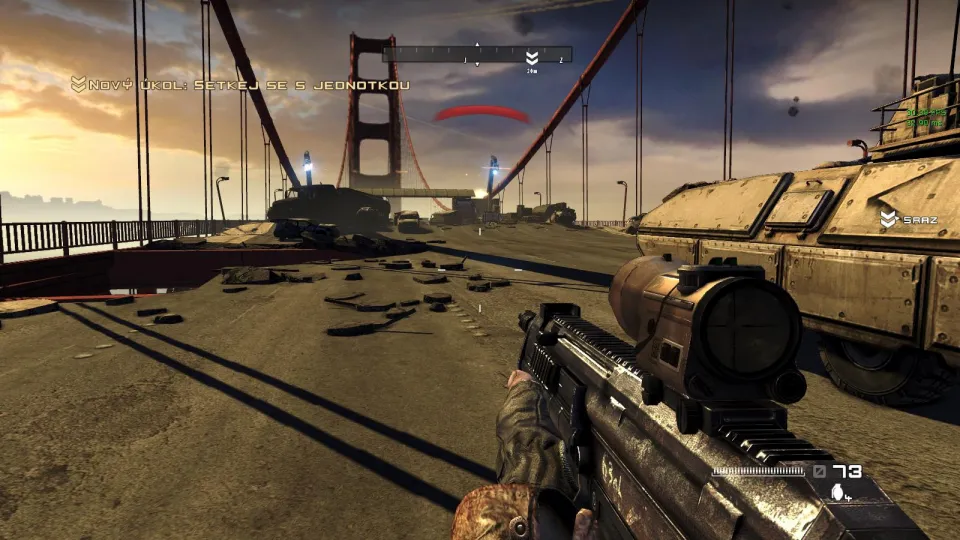The width and height of the screenshot is (960, 540).
Task: Click the new objective notification text
Action: (x=250, y=84)
